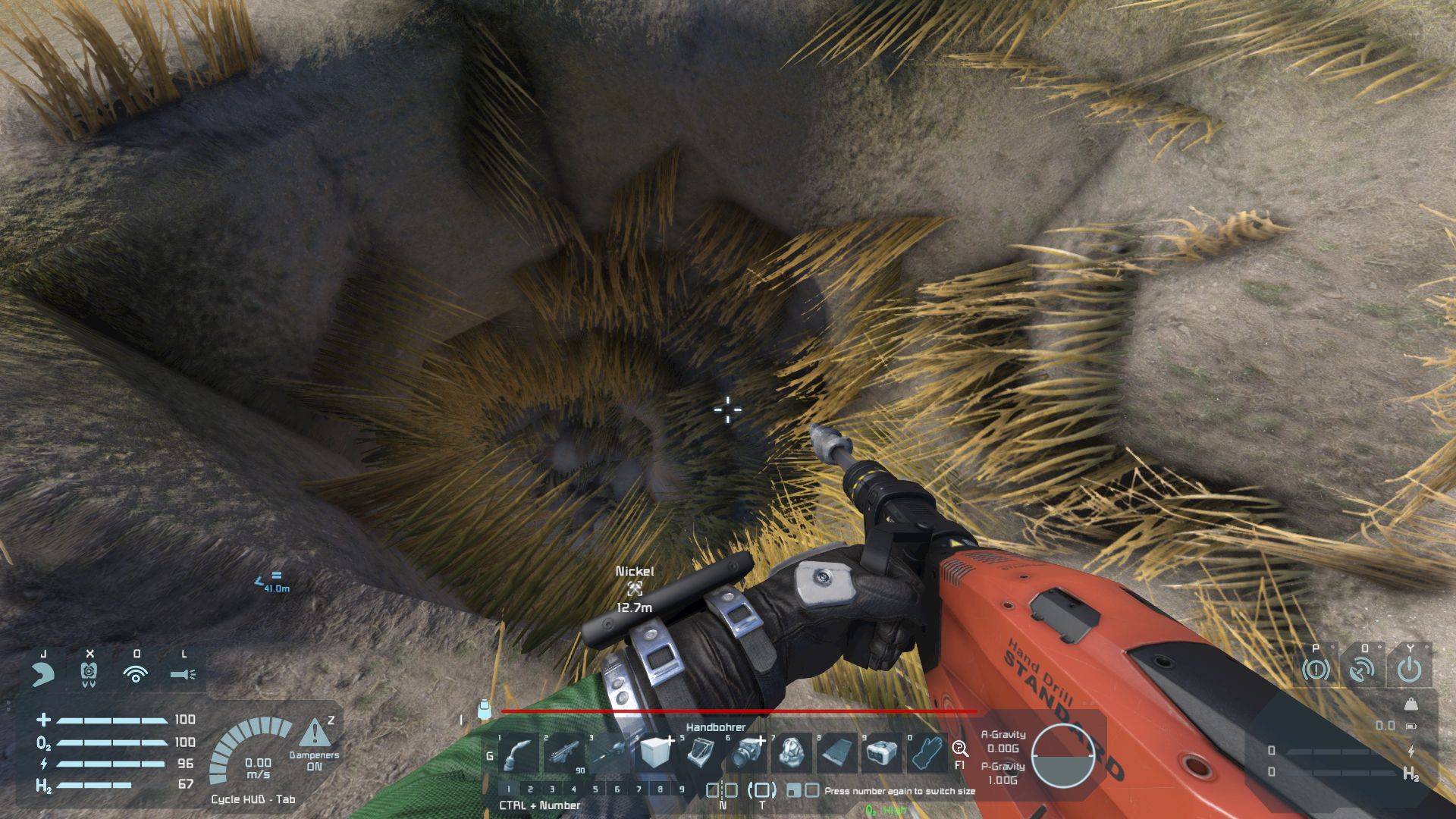1456x819 pixels.
Task: Select the glove hand slot
Action: [x=926, y=754]
